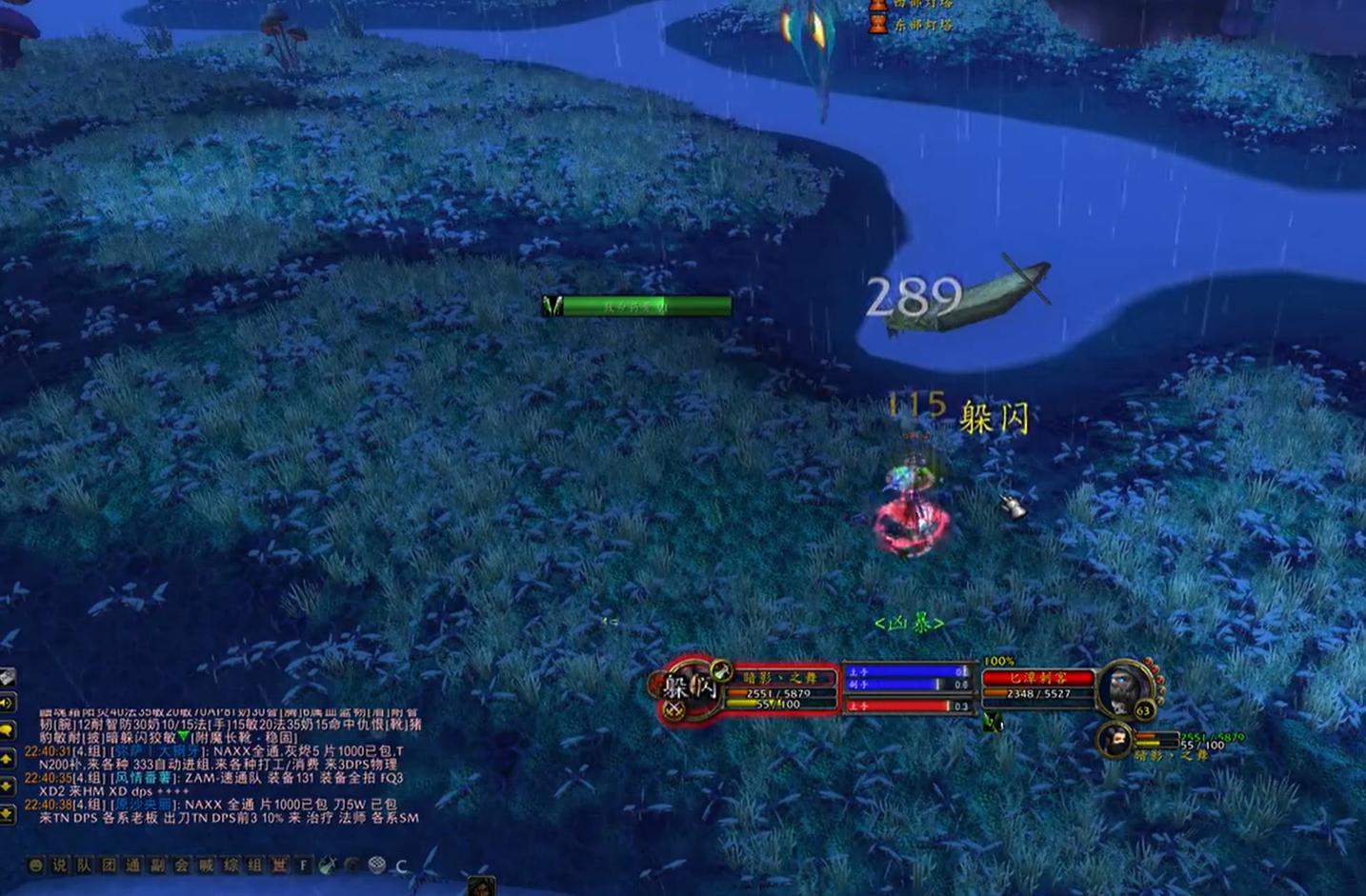Click the 匕潭刺客 red health bar
Viewport: 1366px width, 896px height.
coord(1037,677)
